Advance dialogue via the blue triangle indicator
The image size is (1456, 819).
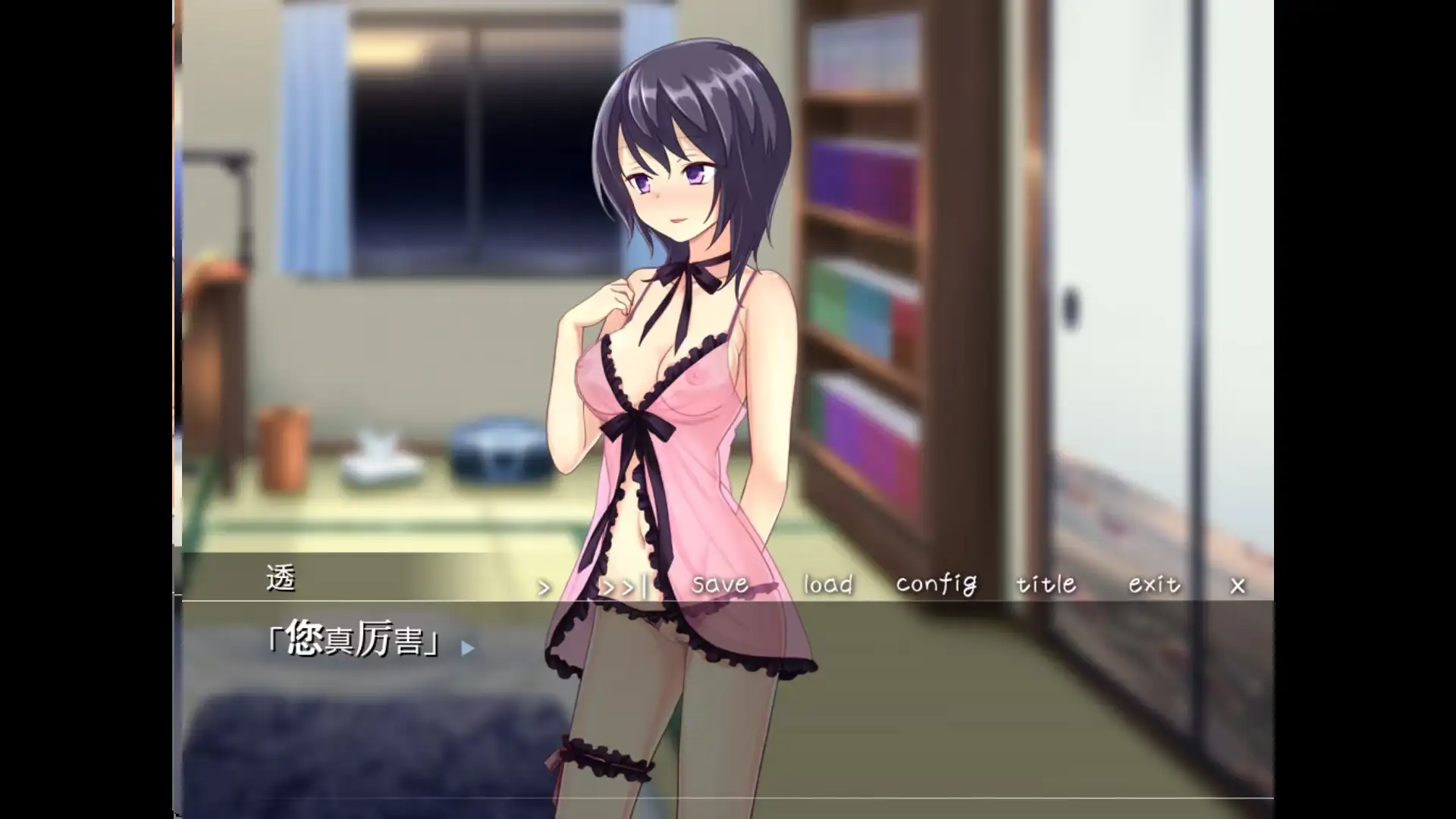[468, 648]
